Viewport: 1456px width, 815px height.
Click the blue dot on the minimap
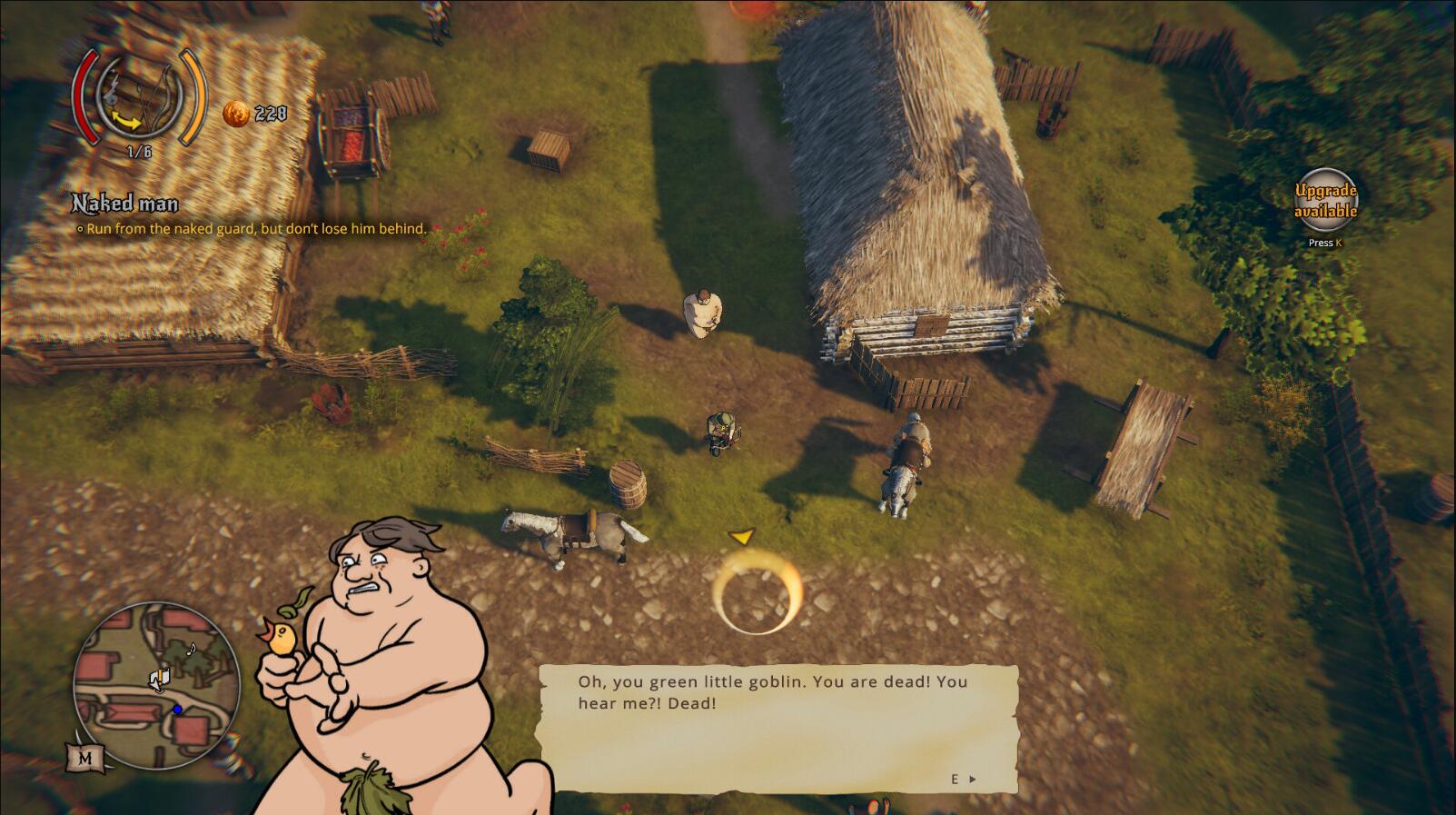176,709
